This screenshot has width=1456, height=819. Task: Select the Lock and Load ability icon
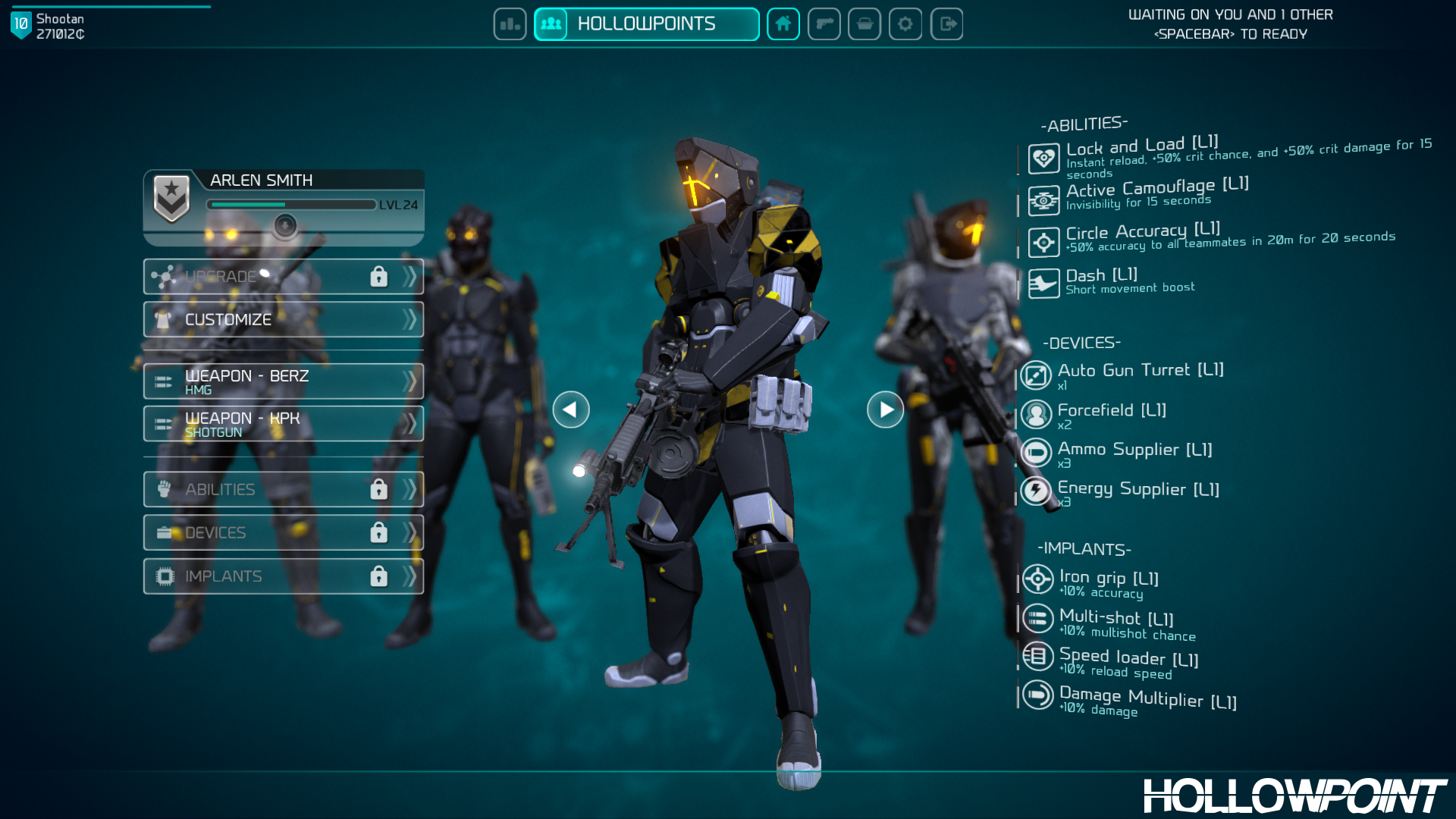tap(1043, 158)
